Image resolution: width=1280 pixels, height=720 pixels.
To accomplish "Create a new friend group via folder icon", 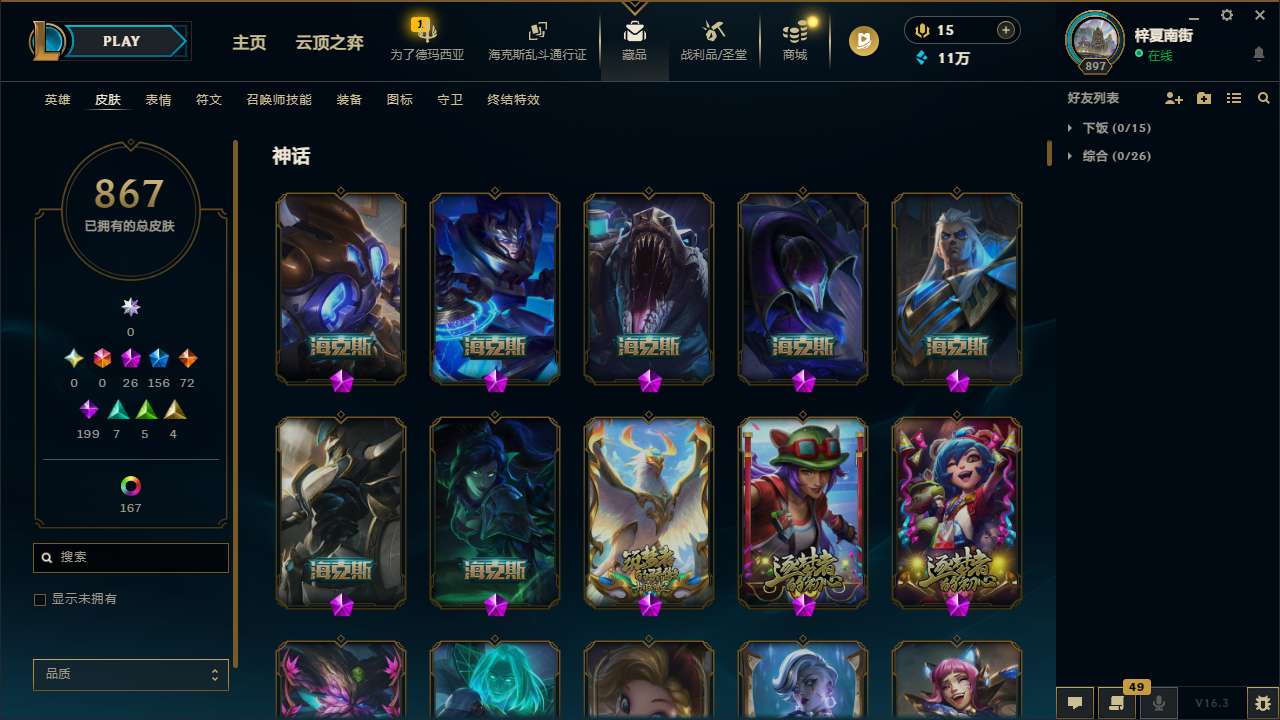I will [x=1203, y=98].
